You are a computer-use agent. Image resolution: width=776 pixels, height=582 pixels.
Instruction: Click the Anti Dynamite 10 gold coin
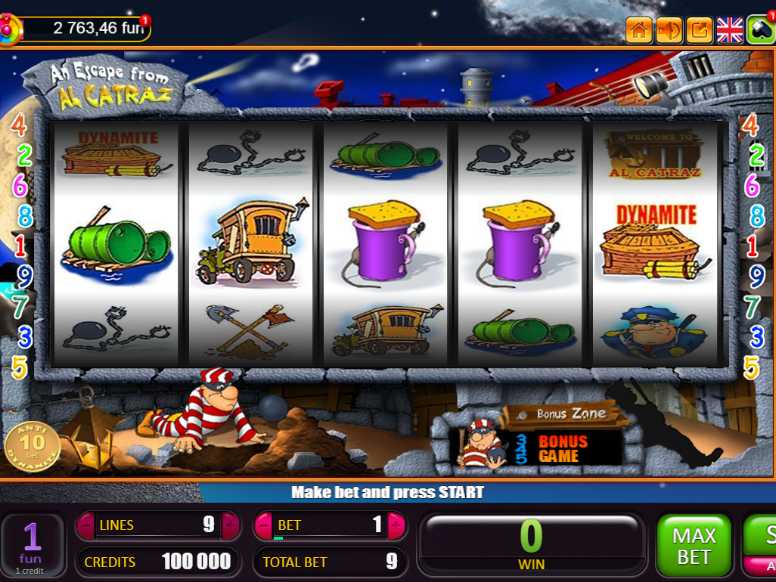pyautogui.click(x=32, y=446)
